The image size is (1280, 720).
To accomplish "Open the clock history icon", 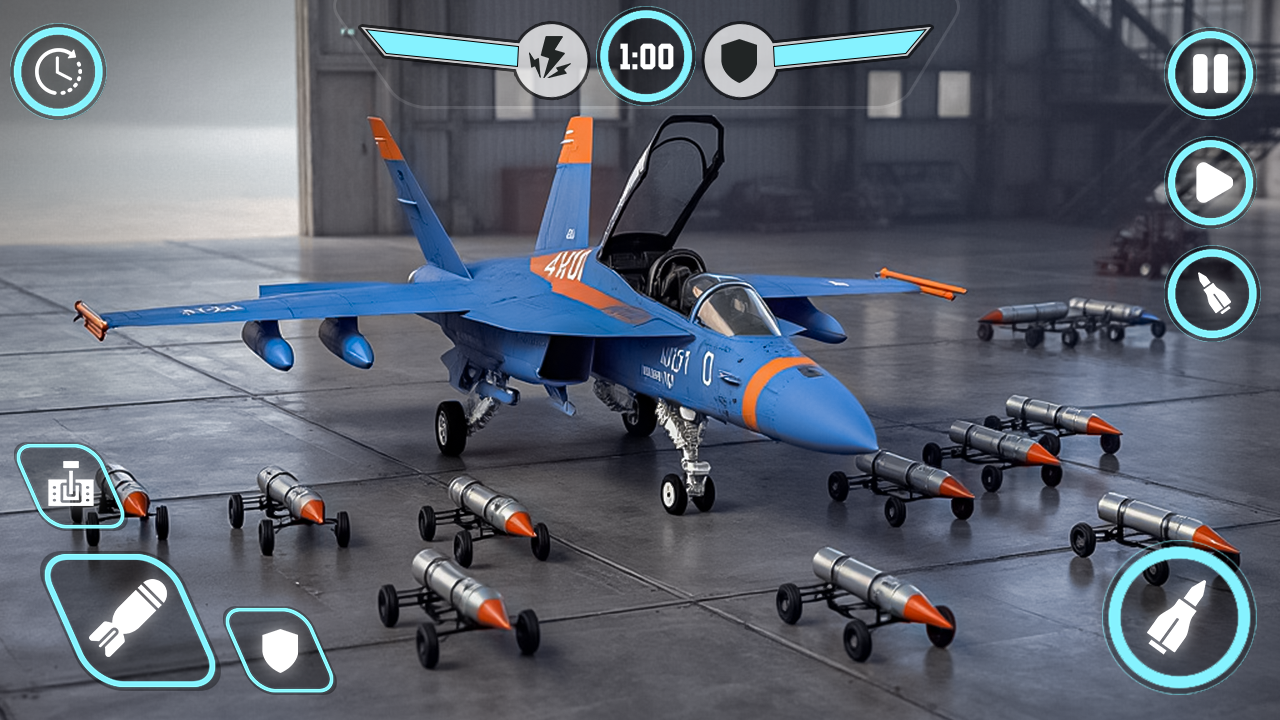I will click(58, 71).
